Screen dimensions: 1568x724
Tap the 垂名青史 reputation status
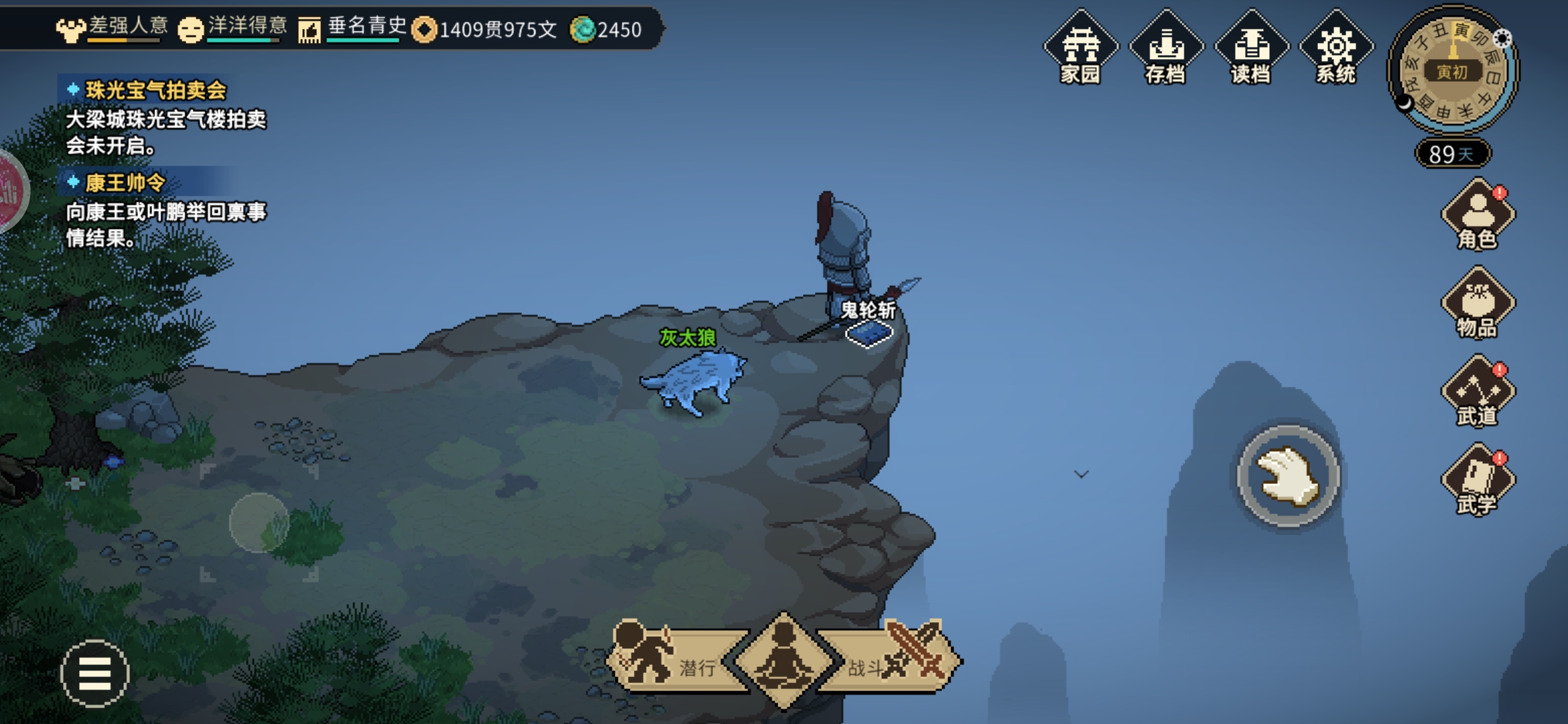pos(355,28)
